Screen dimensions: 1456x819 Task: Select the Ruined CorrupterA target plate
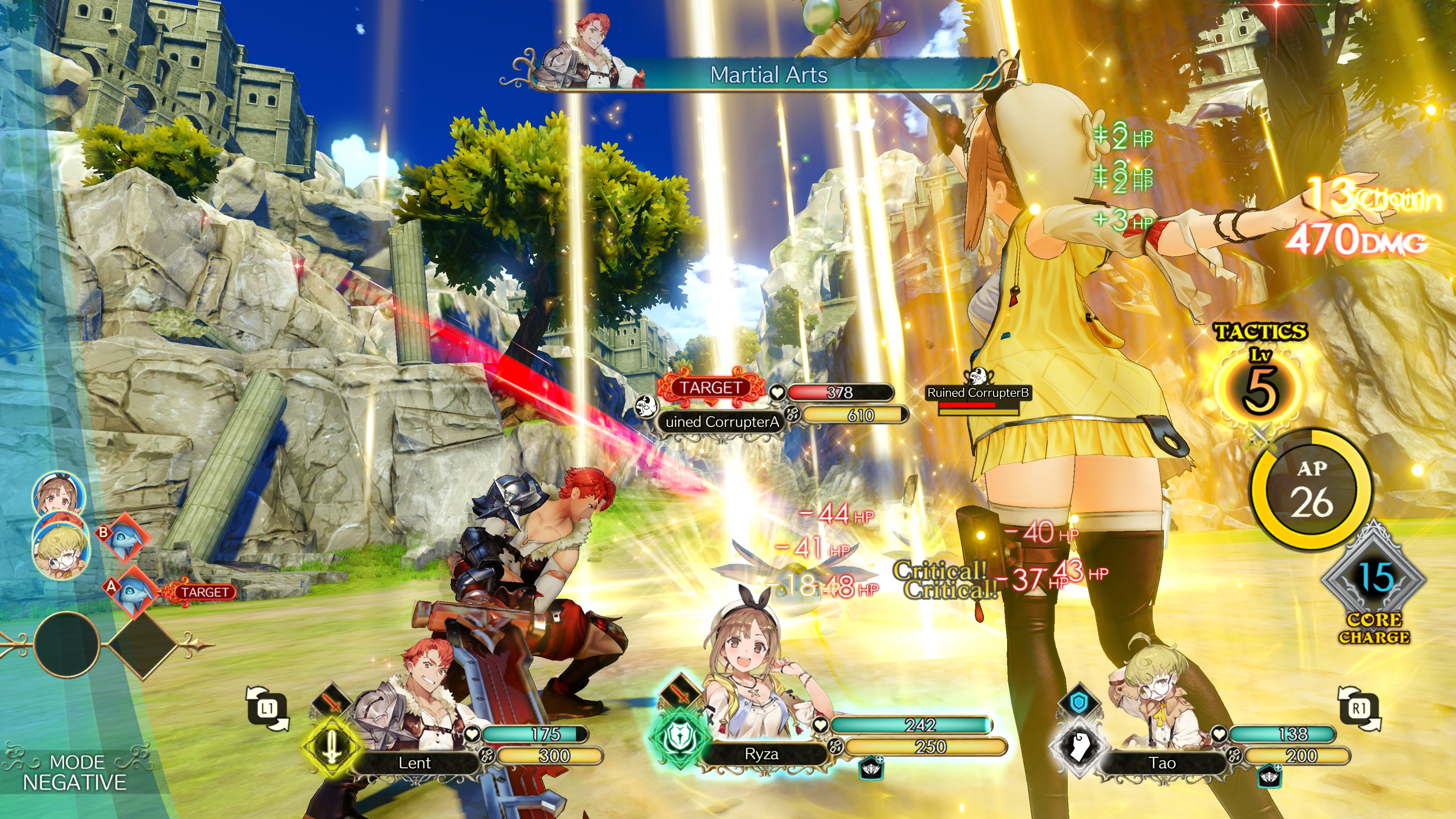(x=722, y=422)
